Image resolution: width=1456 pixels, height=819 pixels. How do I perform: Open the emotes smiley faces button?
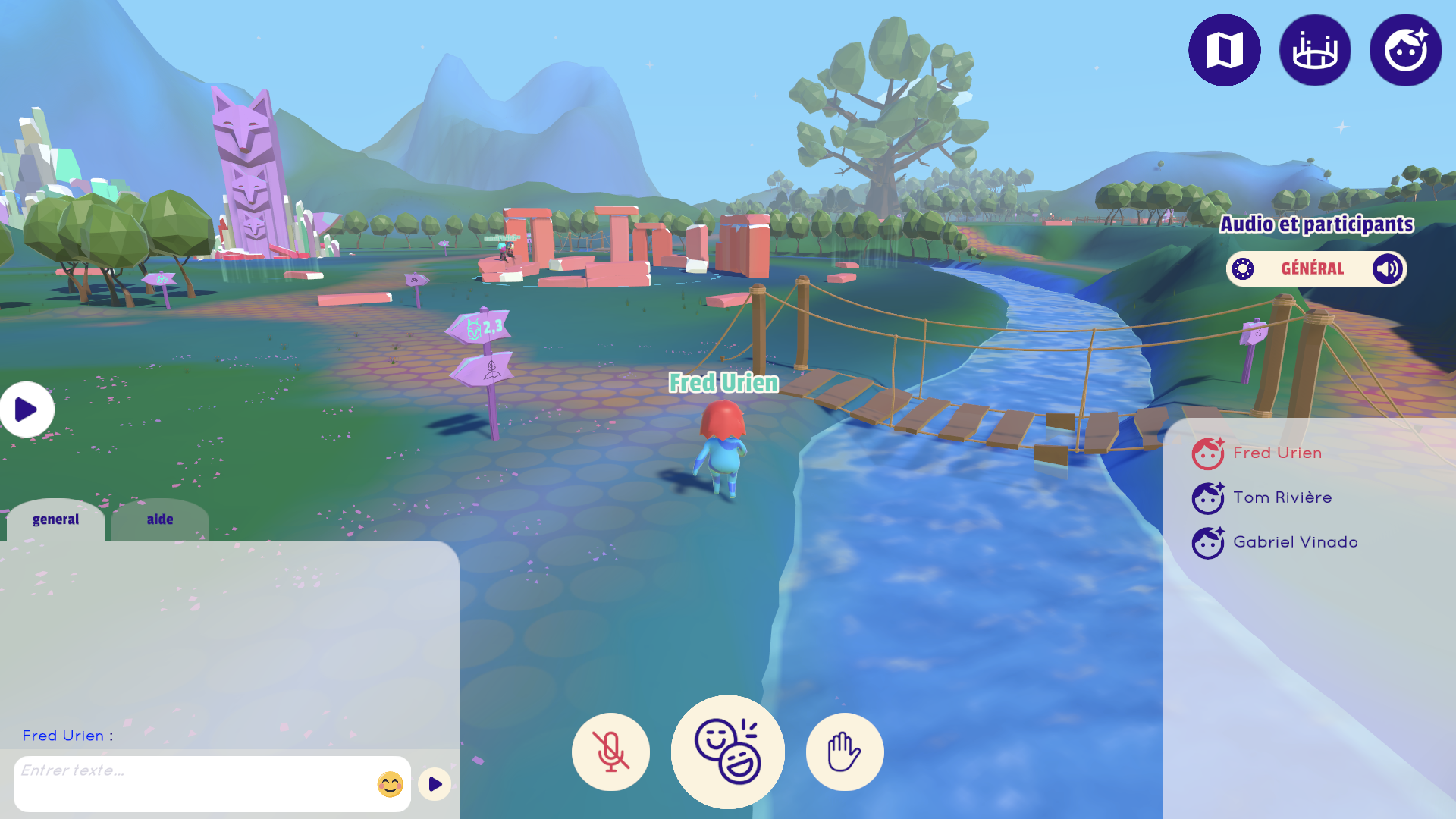coord(727,752)
